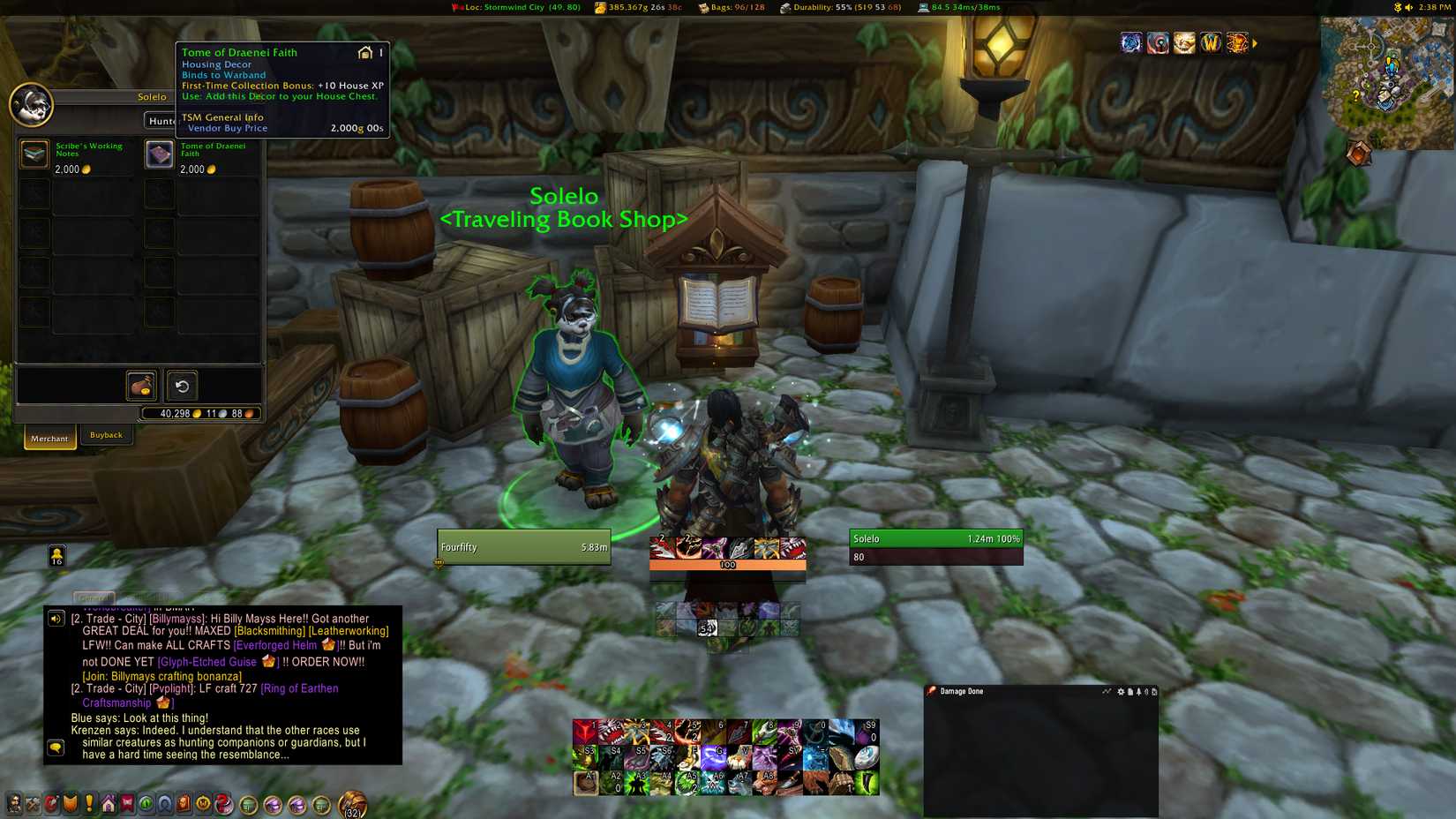Click the coin bag currency icon in the merchant window
Screen dimensions: 1456x819
[139, 386]
